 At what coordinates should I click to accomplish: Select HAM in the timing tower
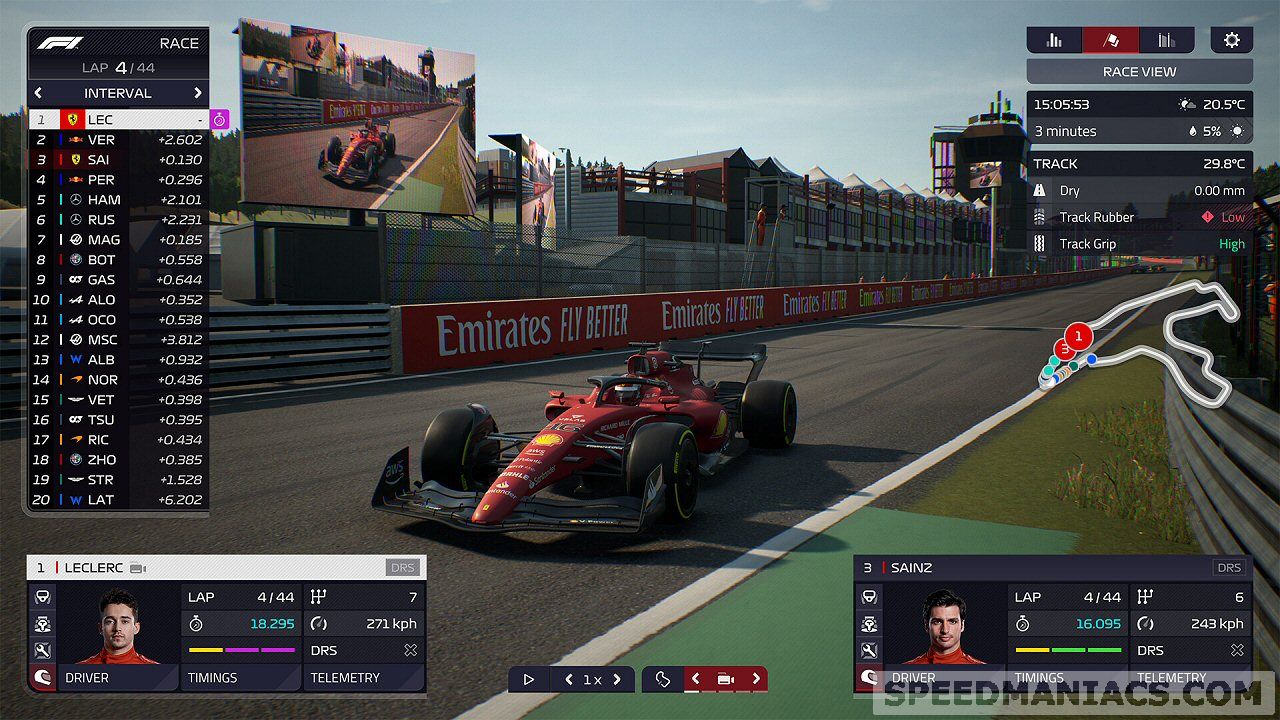[118, 200]
